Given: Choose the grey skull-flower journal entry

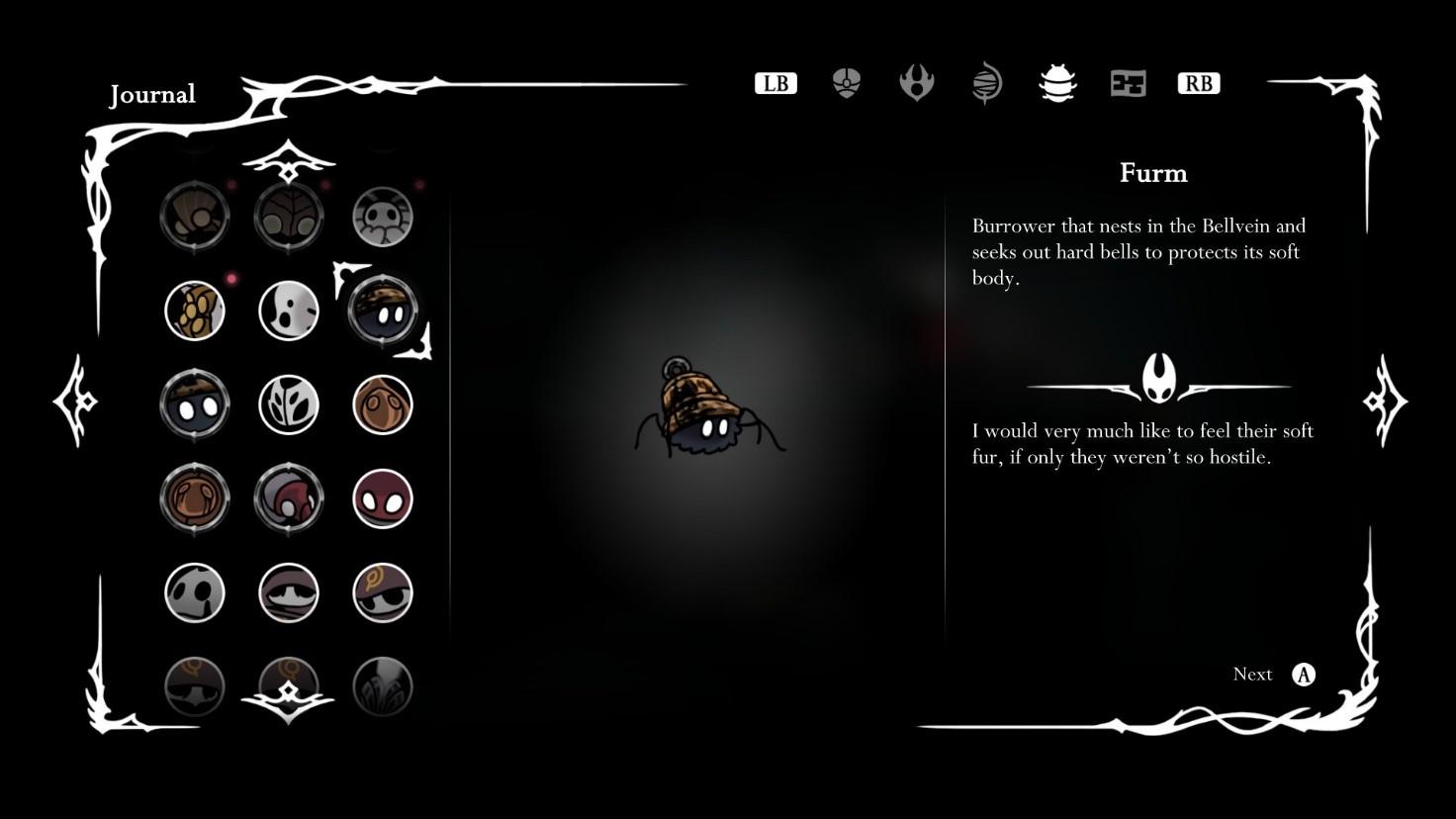Looking at the screenshot, I should pos(383,217).
